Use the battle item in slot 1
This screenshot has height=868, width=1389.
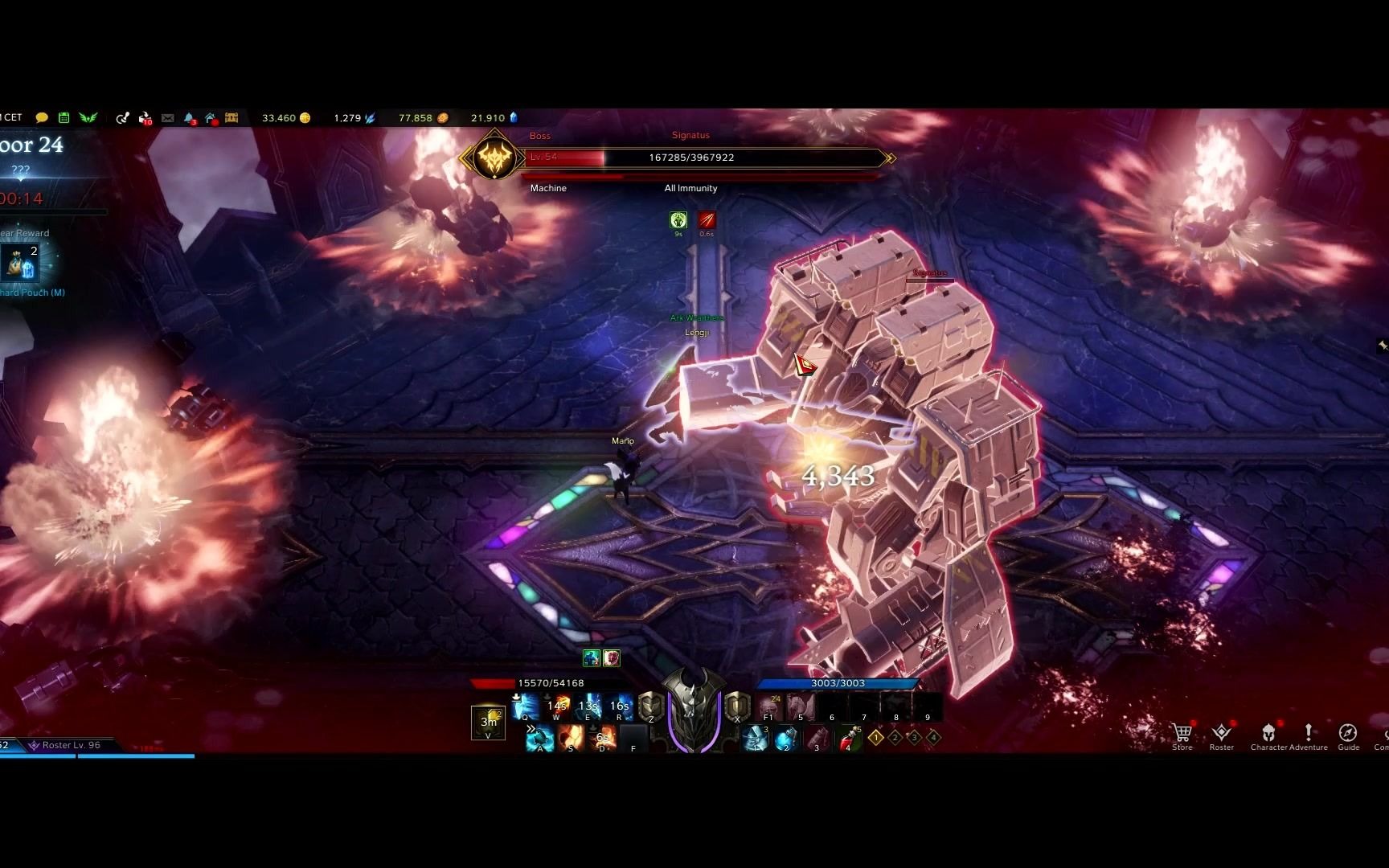click(755, 737)
